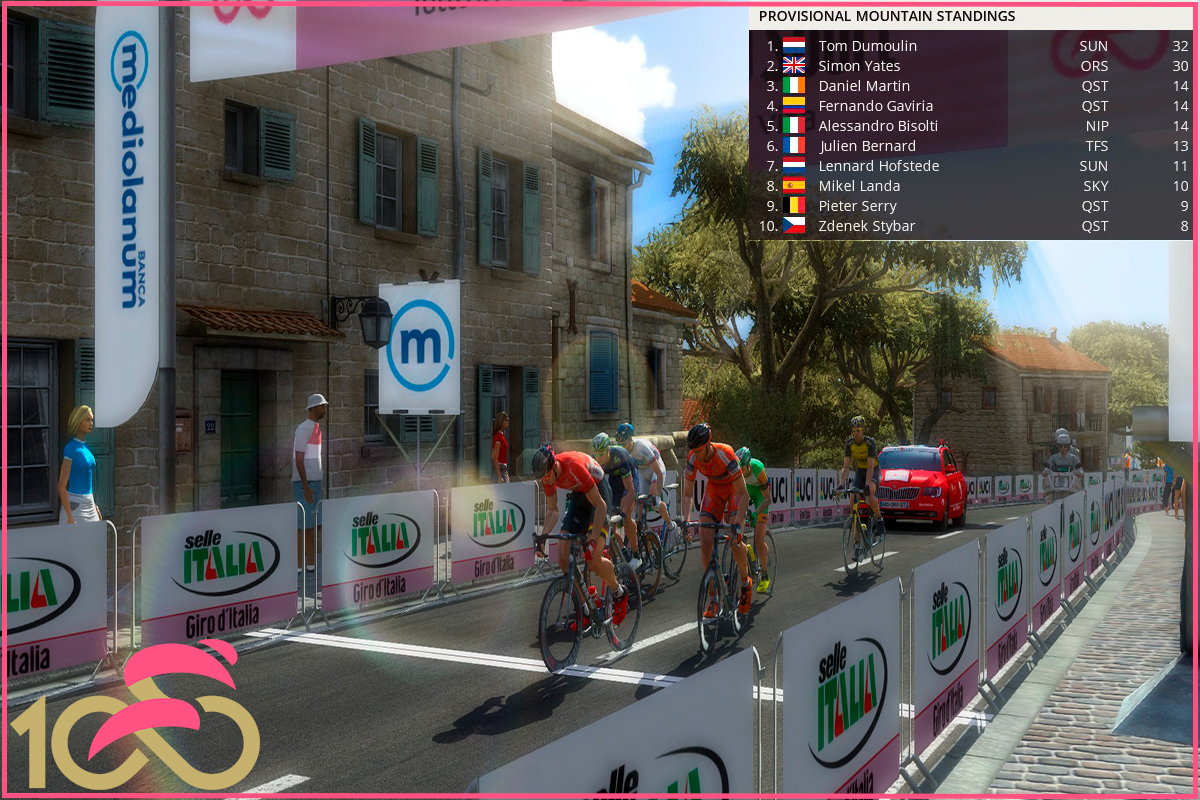The image size is (1200, 800).
Task: Click Simon Yates's standings row
Action: pyautogui.click(x=859, y=66)
